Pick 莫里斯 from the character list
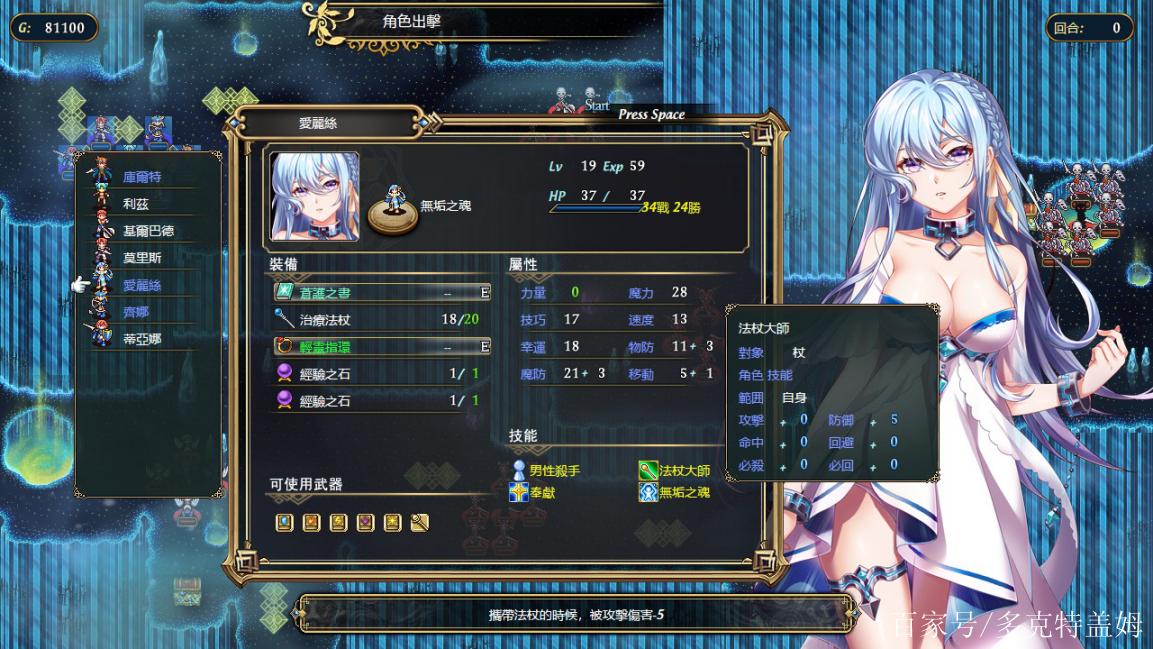The width and height of the screenshot is (1153, 649). (142, 258)
